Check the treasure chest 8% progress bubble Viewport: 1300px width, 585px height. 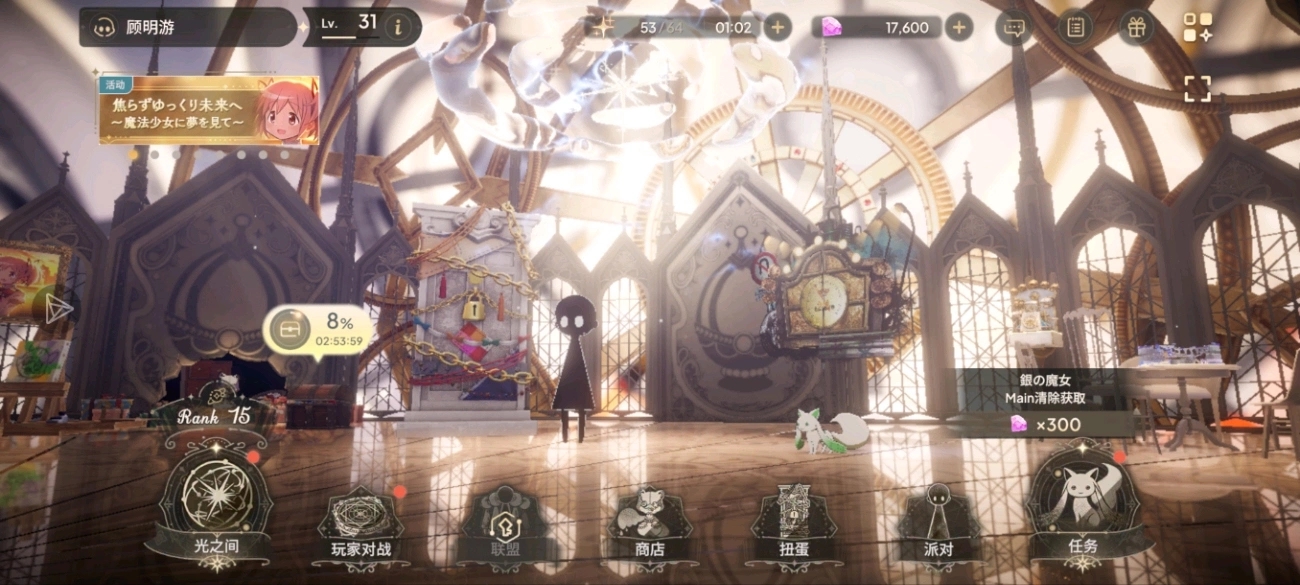coord(317,331)
